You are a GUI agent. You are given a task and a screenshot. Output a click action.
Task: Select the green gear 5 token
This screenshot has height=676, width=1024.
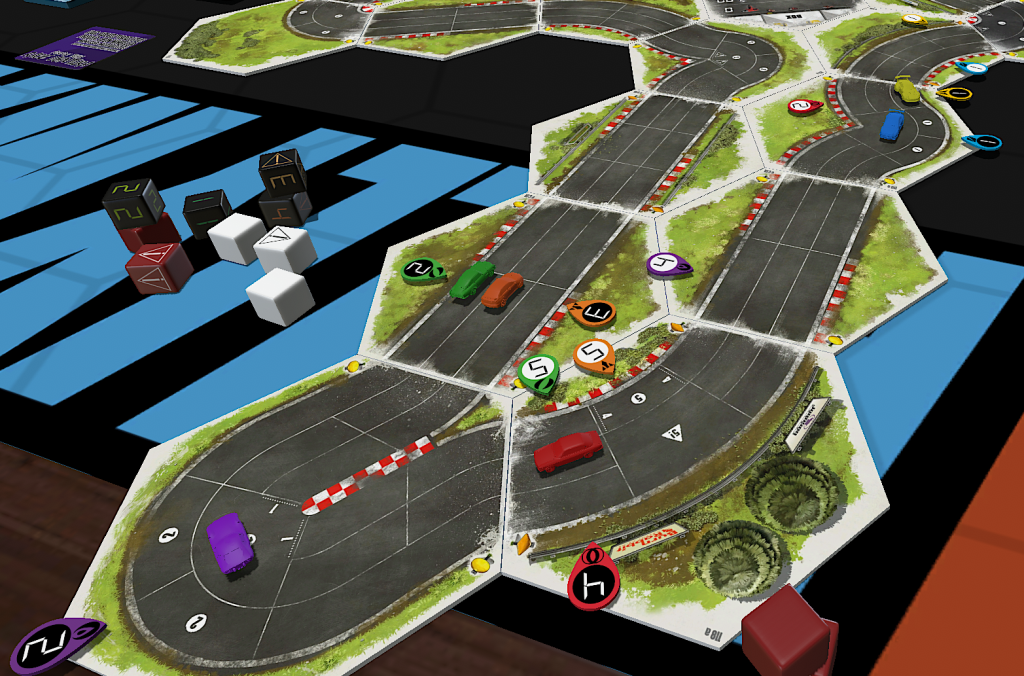pyautogui.click(x=537, y=374)
